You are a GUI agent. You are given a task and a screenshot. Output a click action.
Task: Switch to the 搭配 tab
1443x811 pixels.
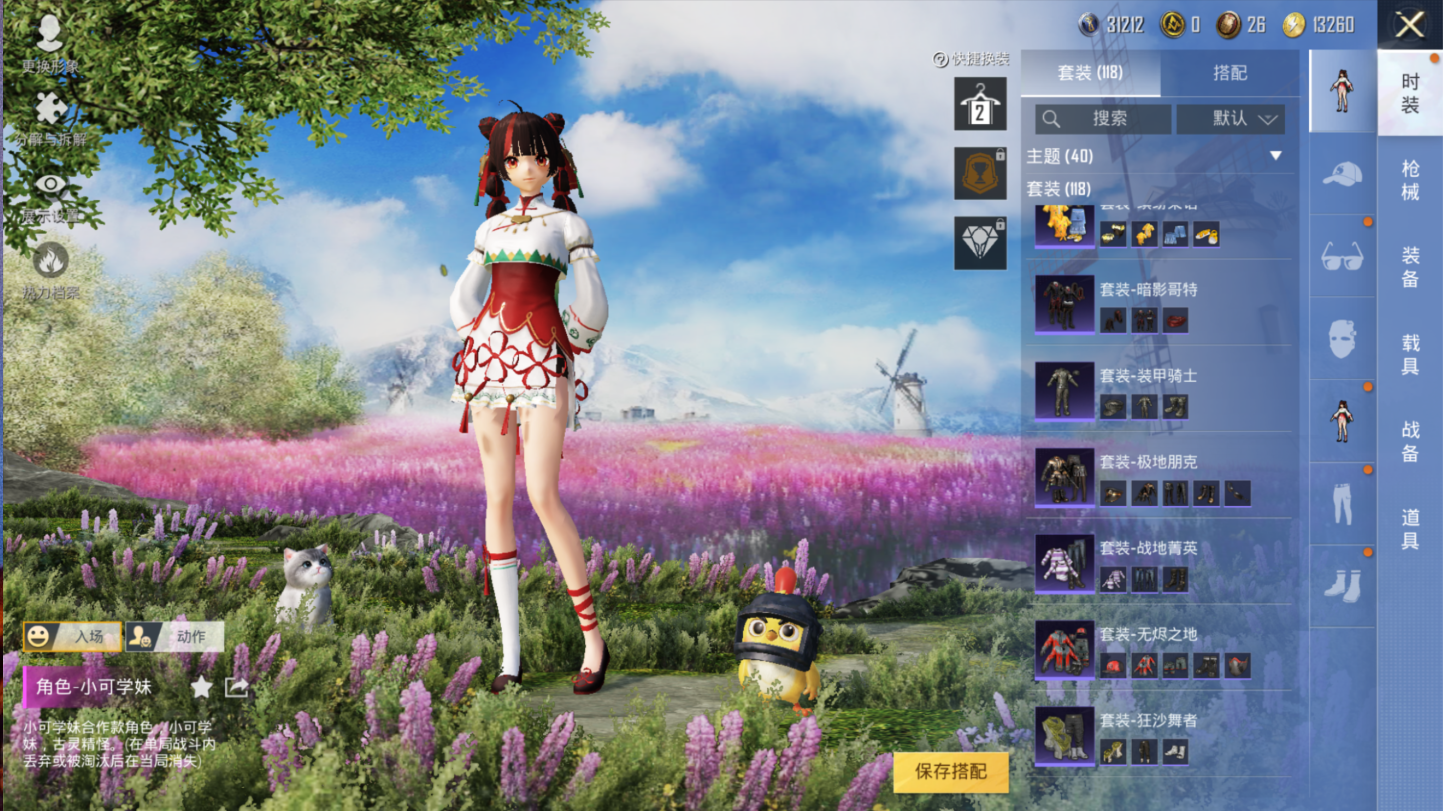[1229, 73]
